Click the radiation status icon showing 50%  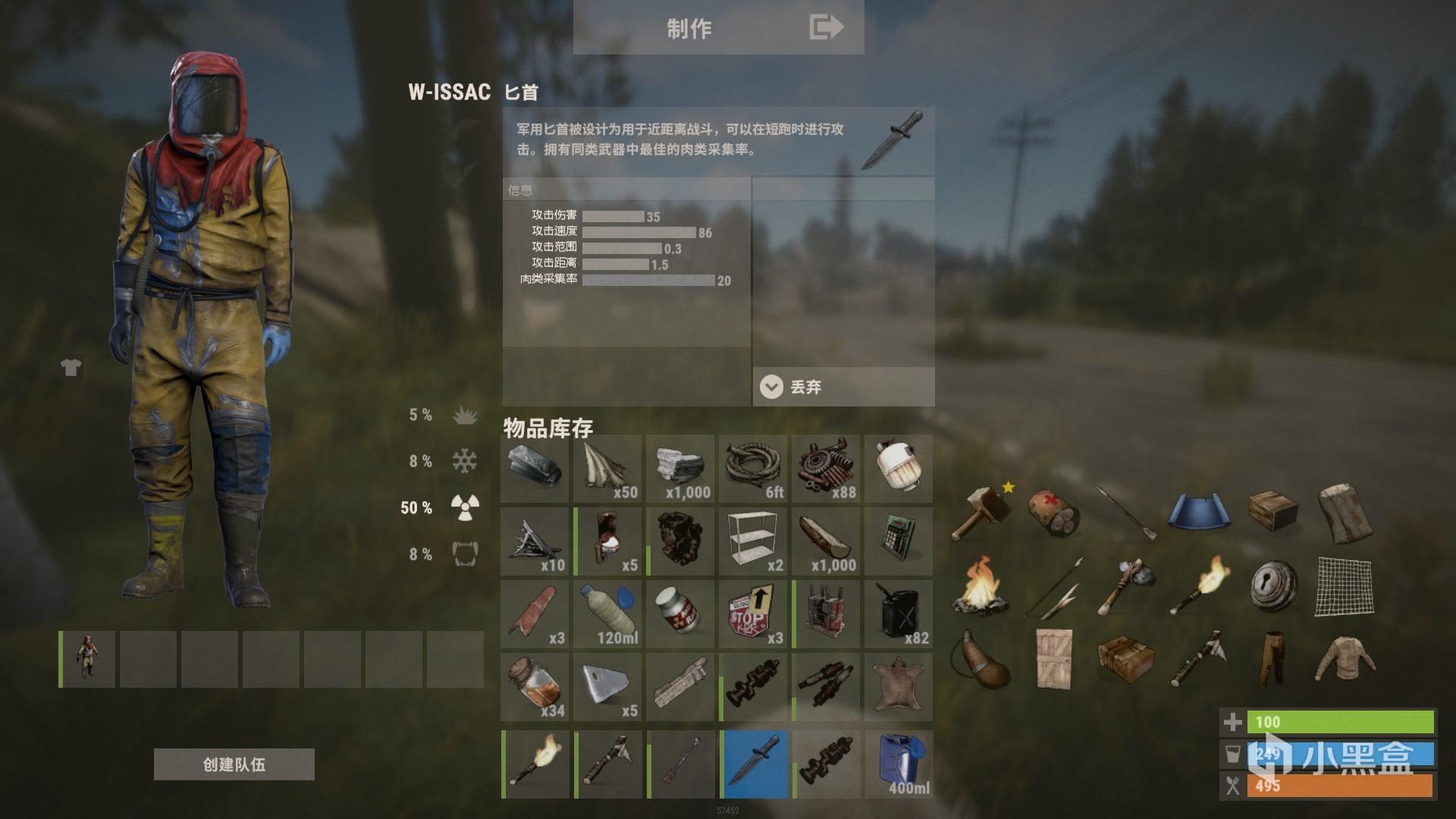[x=463, y=507]
